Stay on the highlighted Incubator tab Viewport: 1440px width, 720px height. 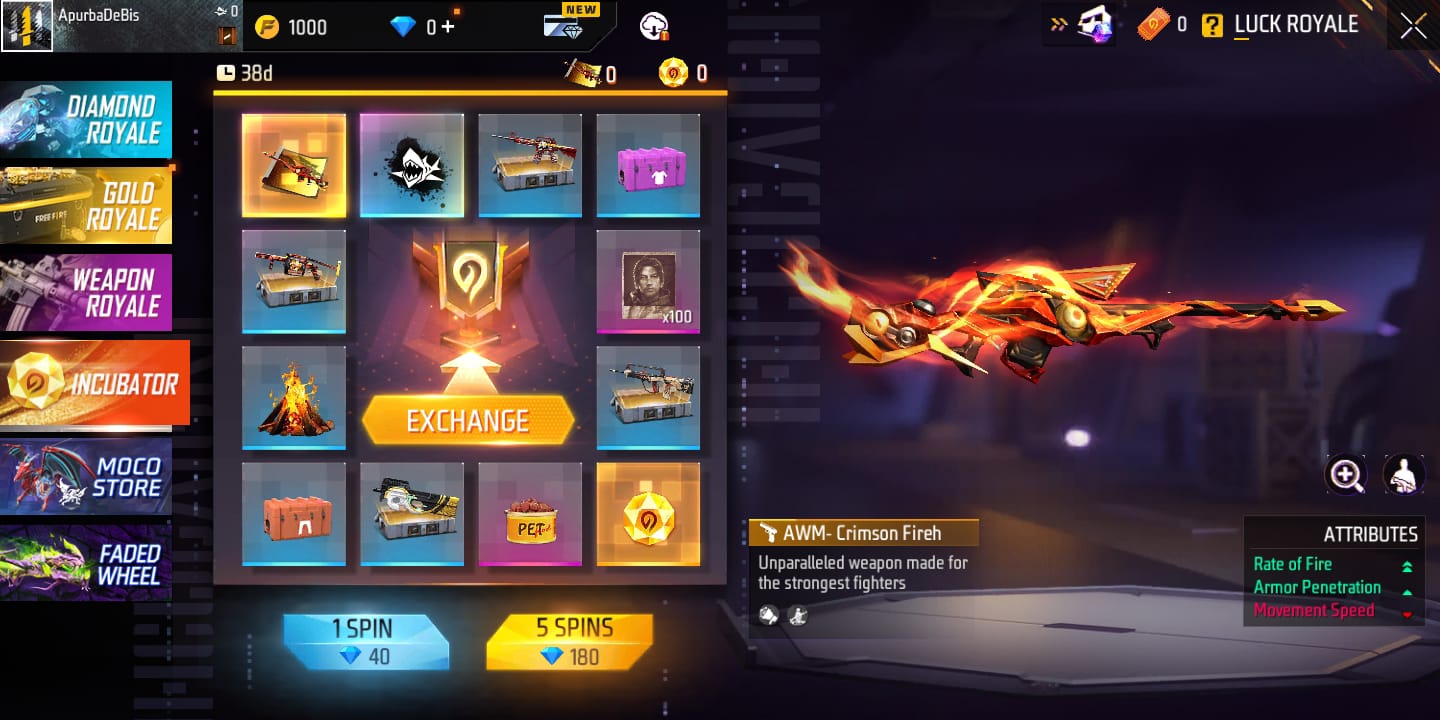(95, 383)
